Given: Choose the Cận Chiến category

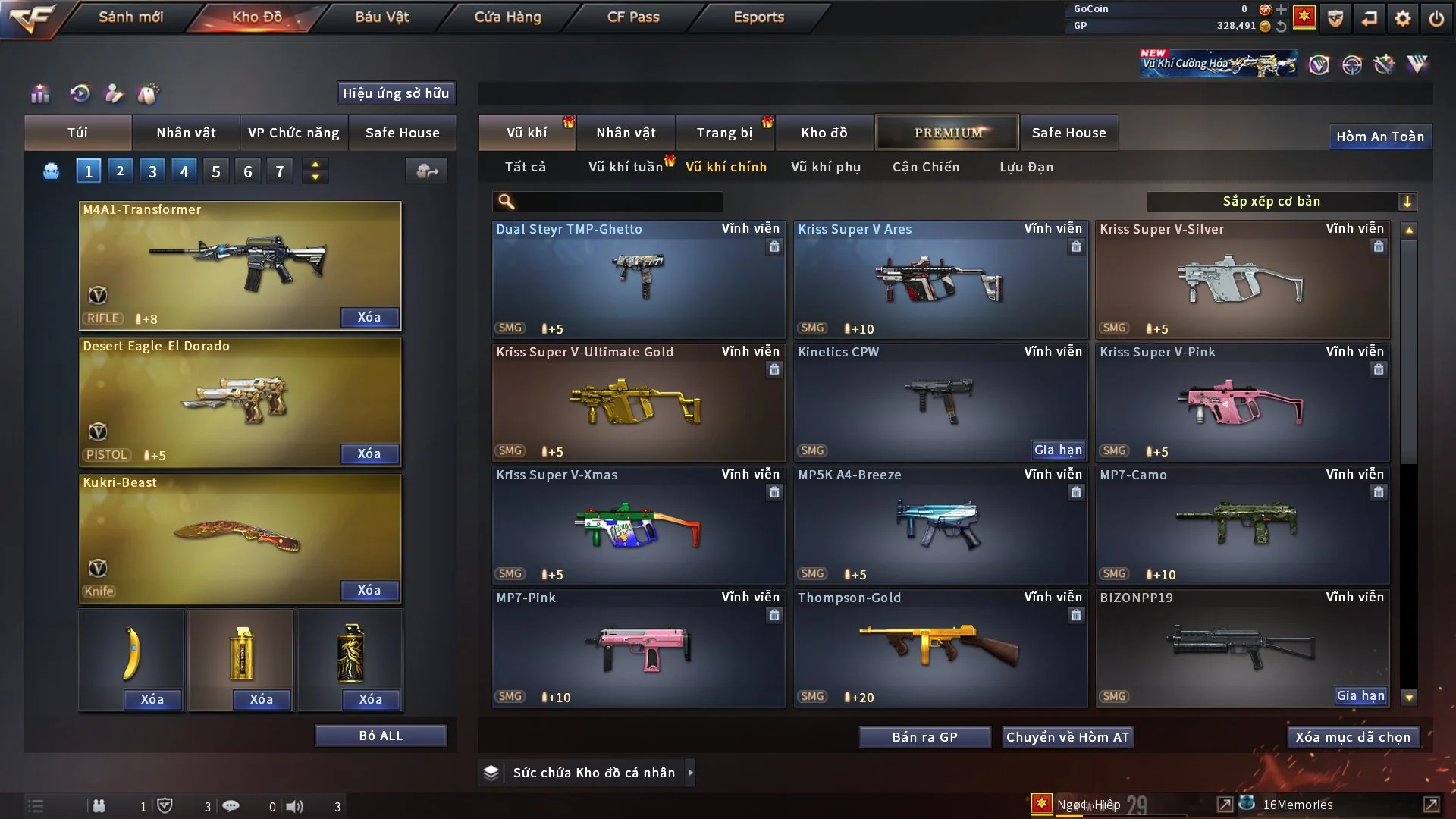Looking at the screenshot, I should tap(925, 167).
